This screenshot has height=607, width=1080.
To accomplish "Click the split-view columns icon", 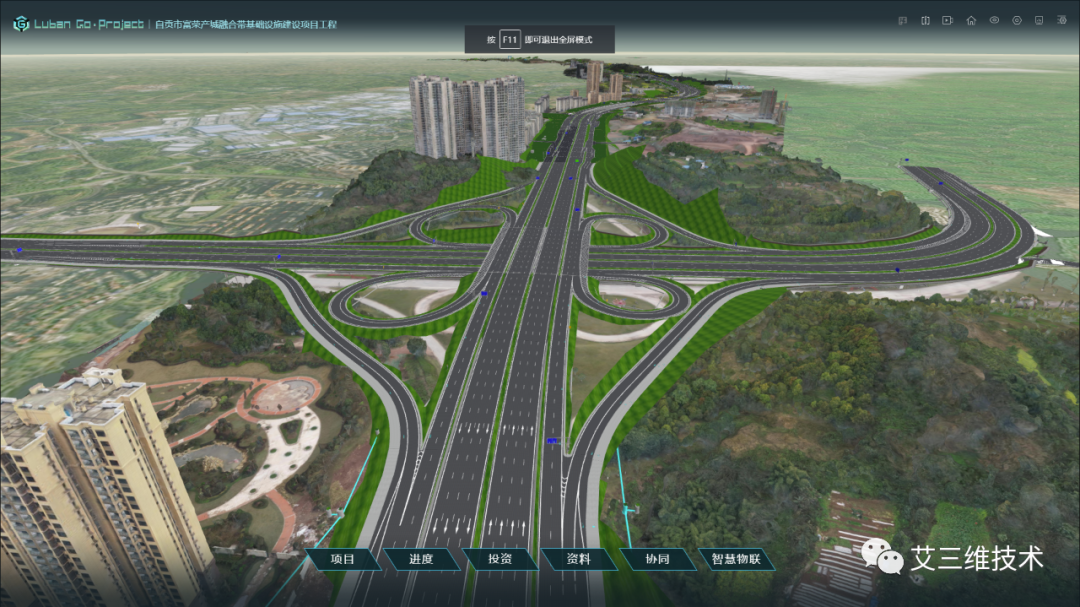I will click(x=925, y=20).
